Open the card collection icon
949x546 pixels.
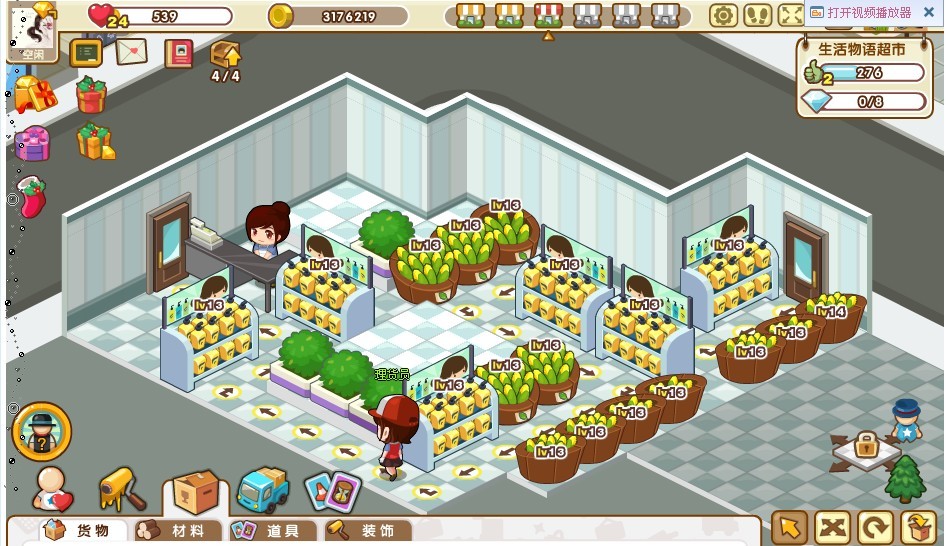332,491
